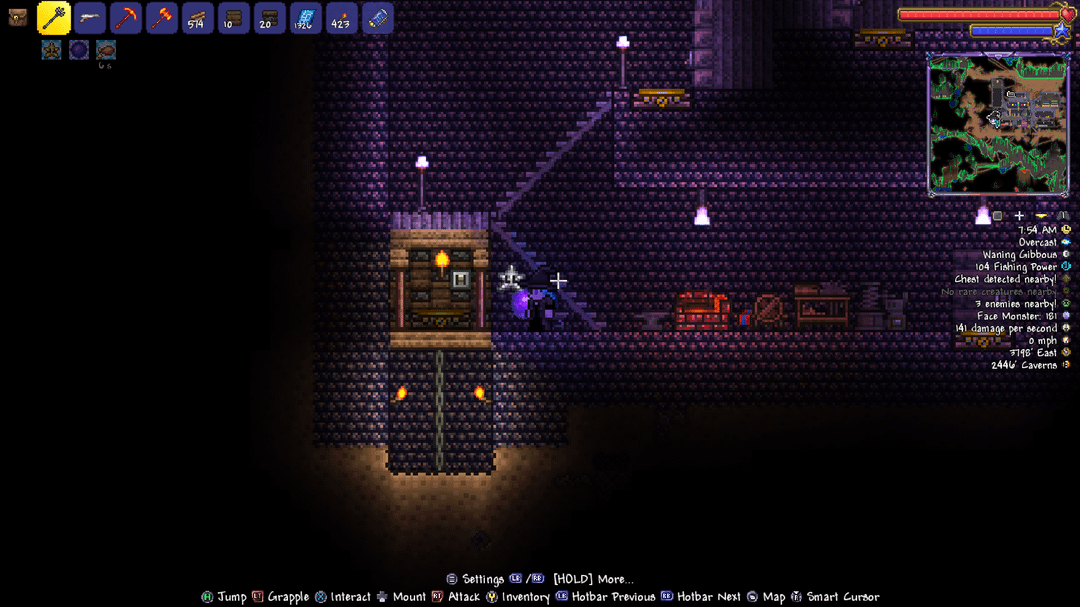Image resolution: width=1080 pixels, height=607 pixels.
Task: Open the inventory bag icon
Action: [17, 18]
